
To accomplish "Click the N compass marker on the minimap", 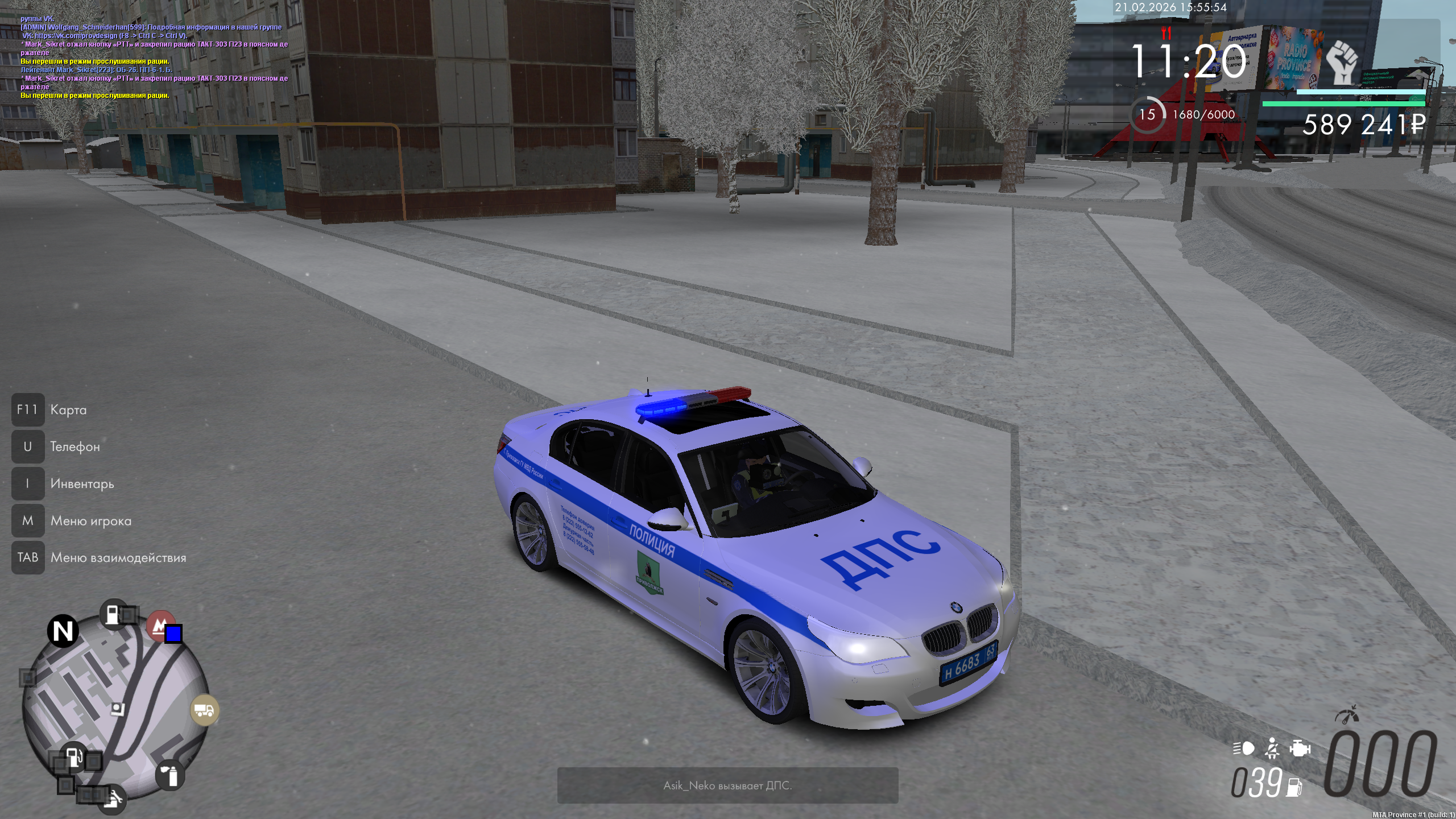I will coord(63,631).
